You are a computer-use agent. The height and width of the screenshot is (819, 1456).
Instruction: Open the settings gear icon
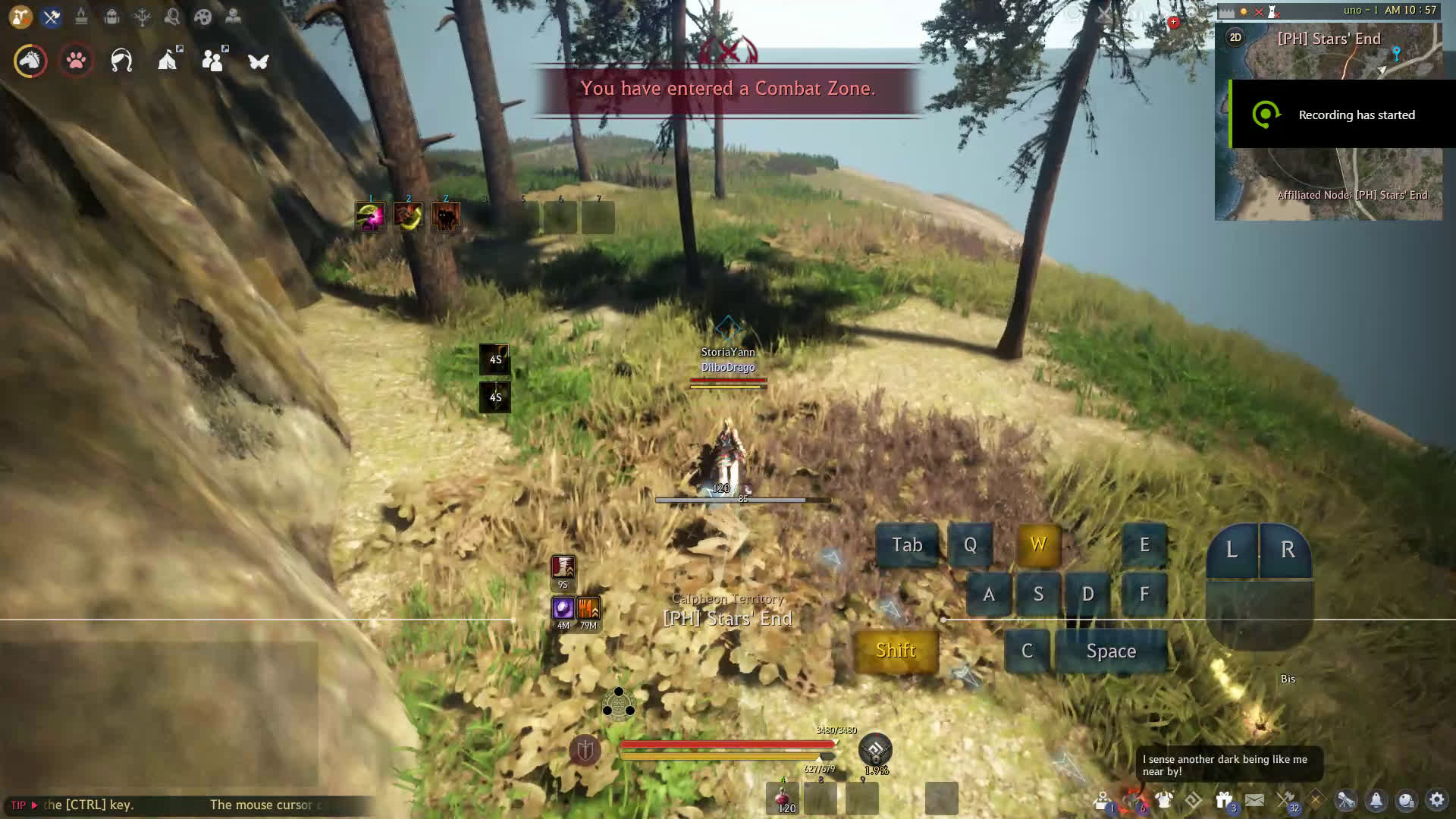[x=1436, y=799]
